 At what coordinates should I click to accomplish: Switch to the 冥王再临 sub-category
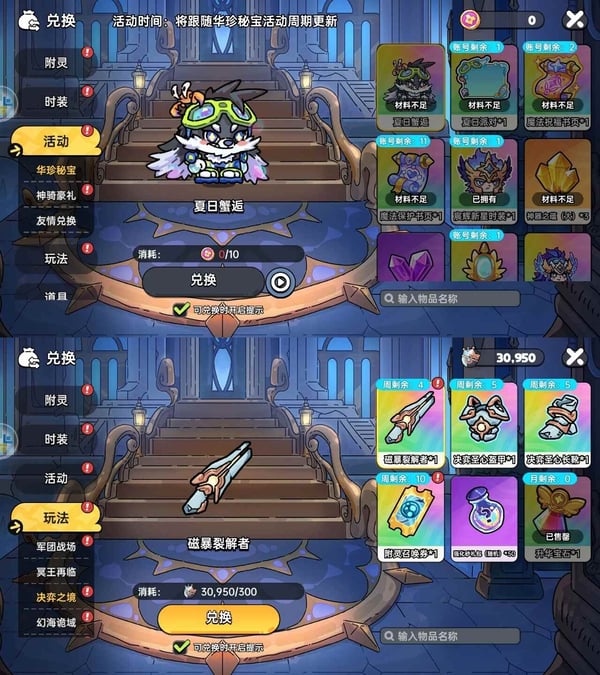[x=56, y=572]
